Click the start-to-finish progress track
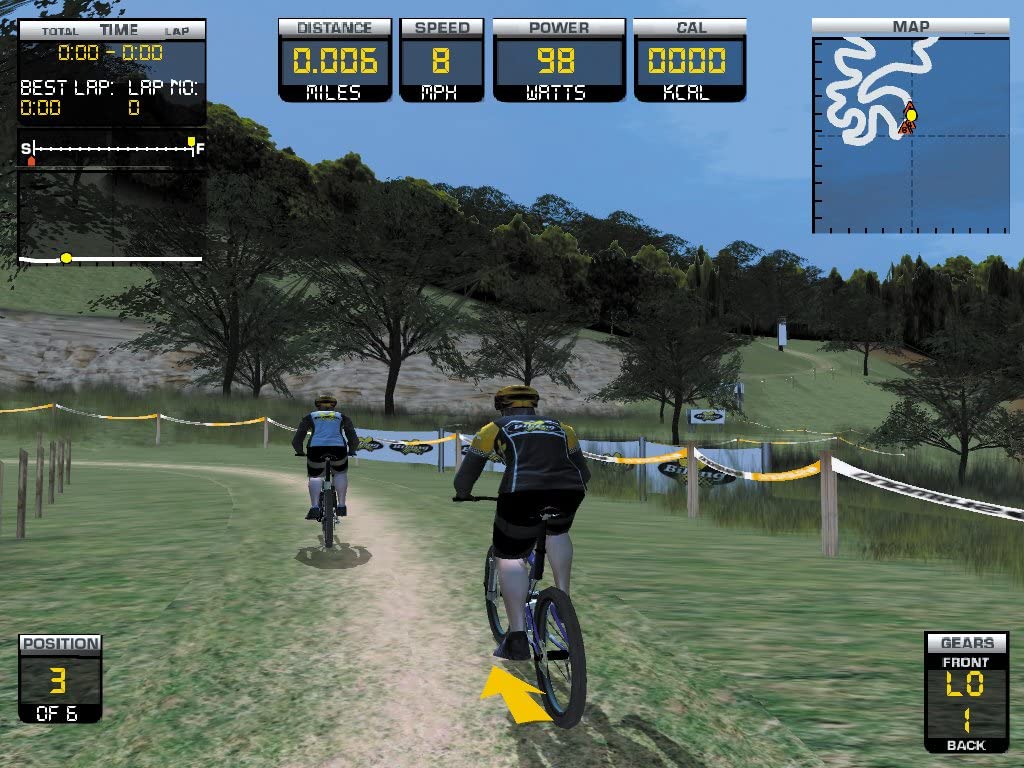1024x768 pixels. [x=112, y=148]
